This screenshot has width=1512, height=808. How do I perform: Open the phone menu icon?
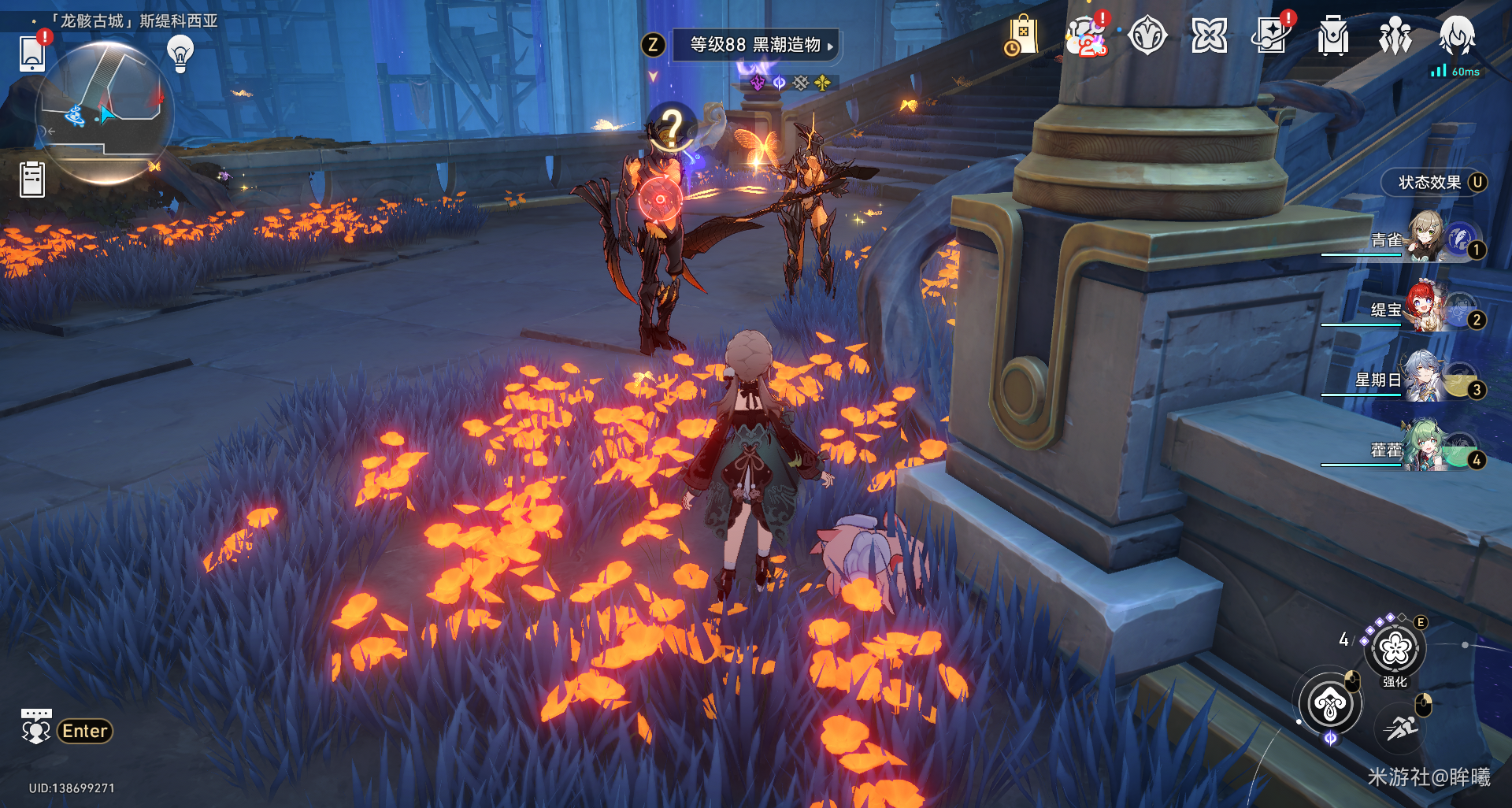tap(32, 52)
